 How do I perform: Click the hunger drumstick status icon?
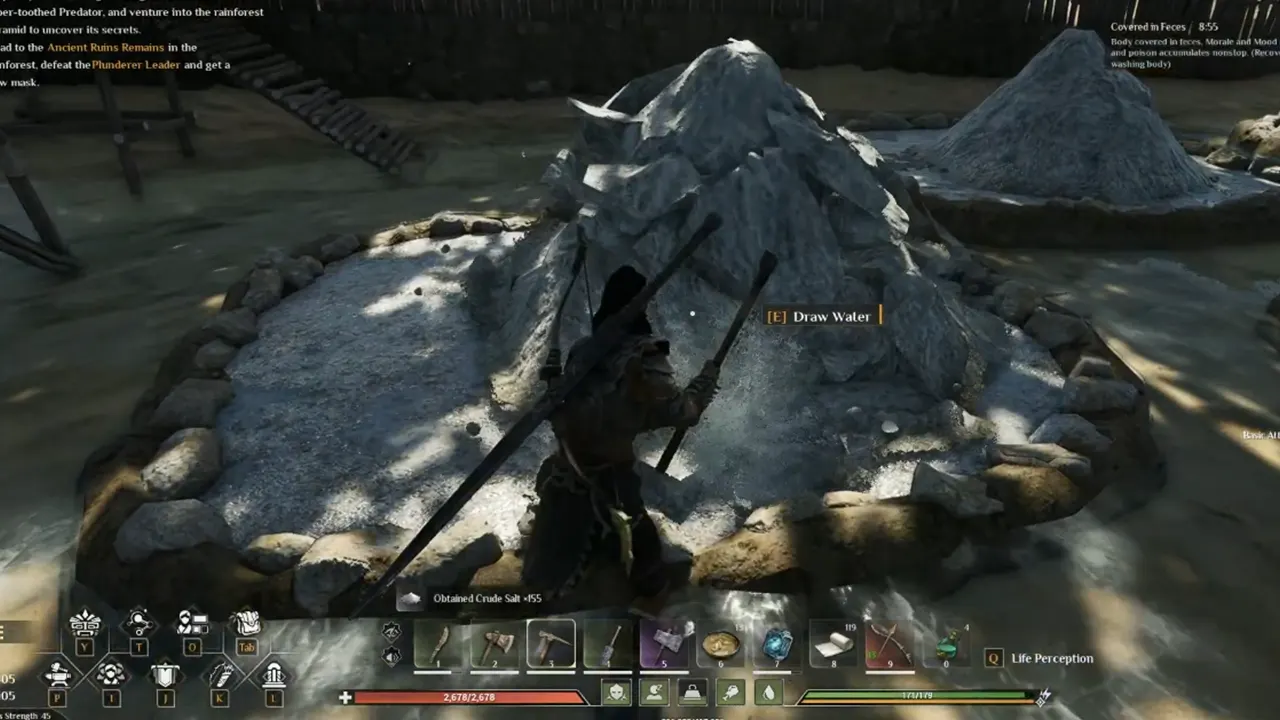click(x=730, y=692)
